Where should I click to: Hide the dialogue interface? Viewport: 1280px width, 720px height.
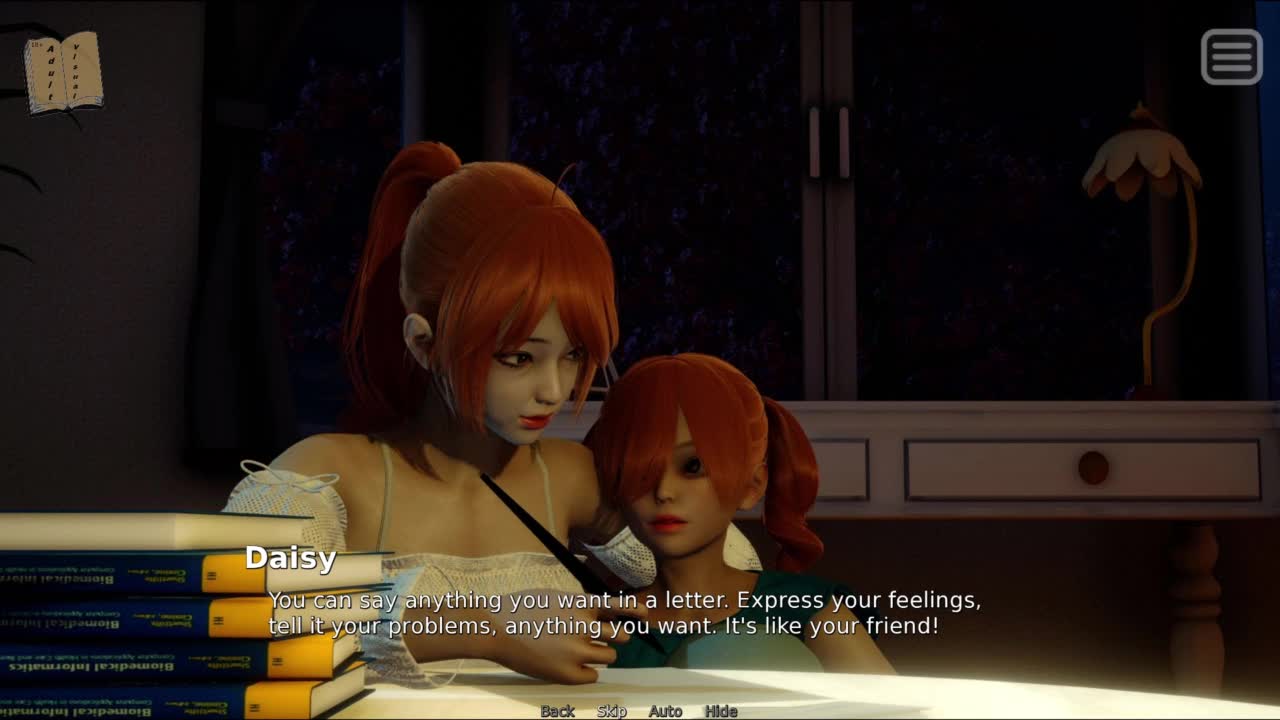[720, 711]
